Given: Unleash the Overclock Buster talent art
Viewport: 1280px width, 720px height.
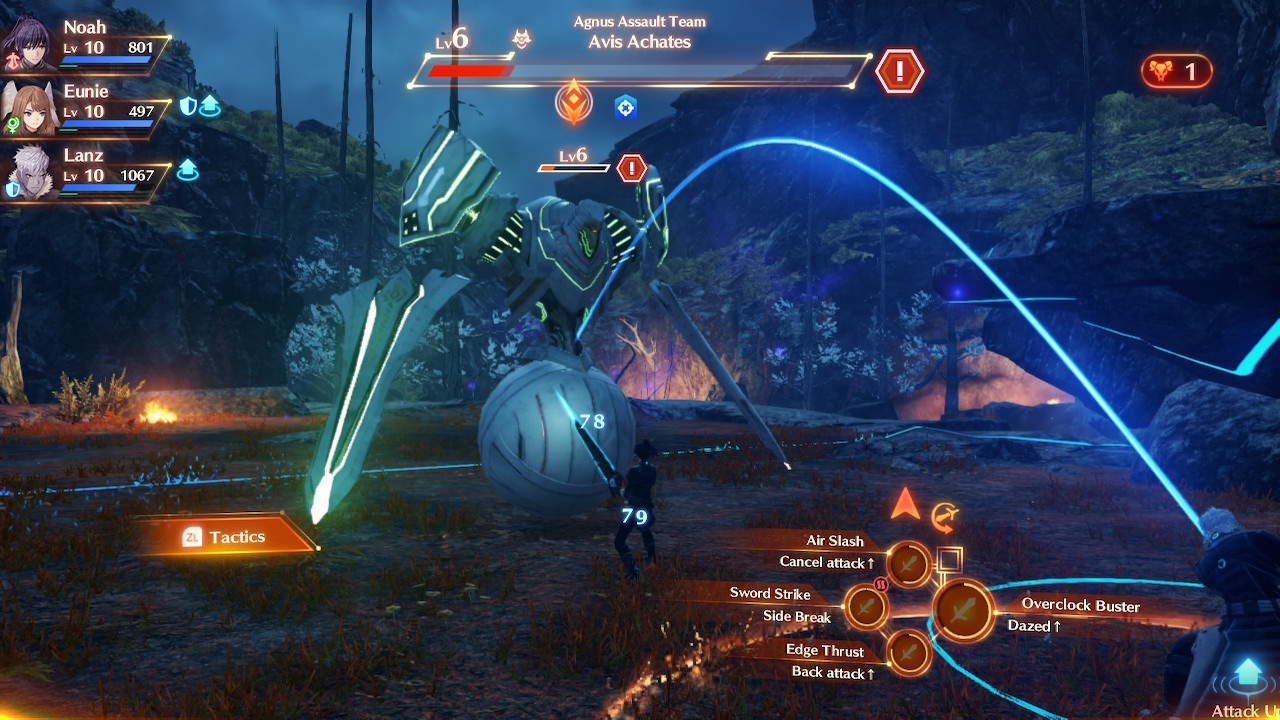Looking at the screenshot, I should click(x=963, y=610).
